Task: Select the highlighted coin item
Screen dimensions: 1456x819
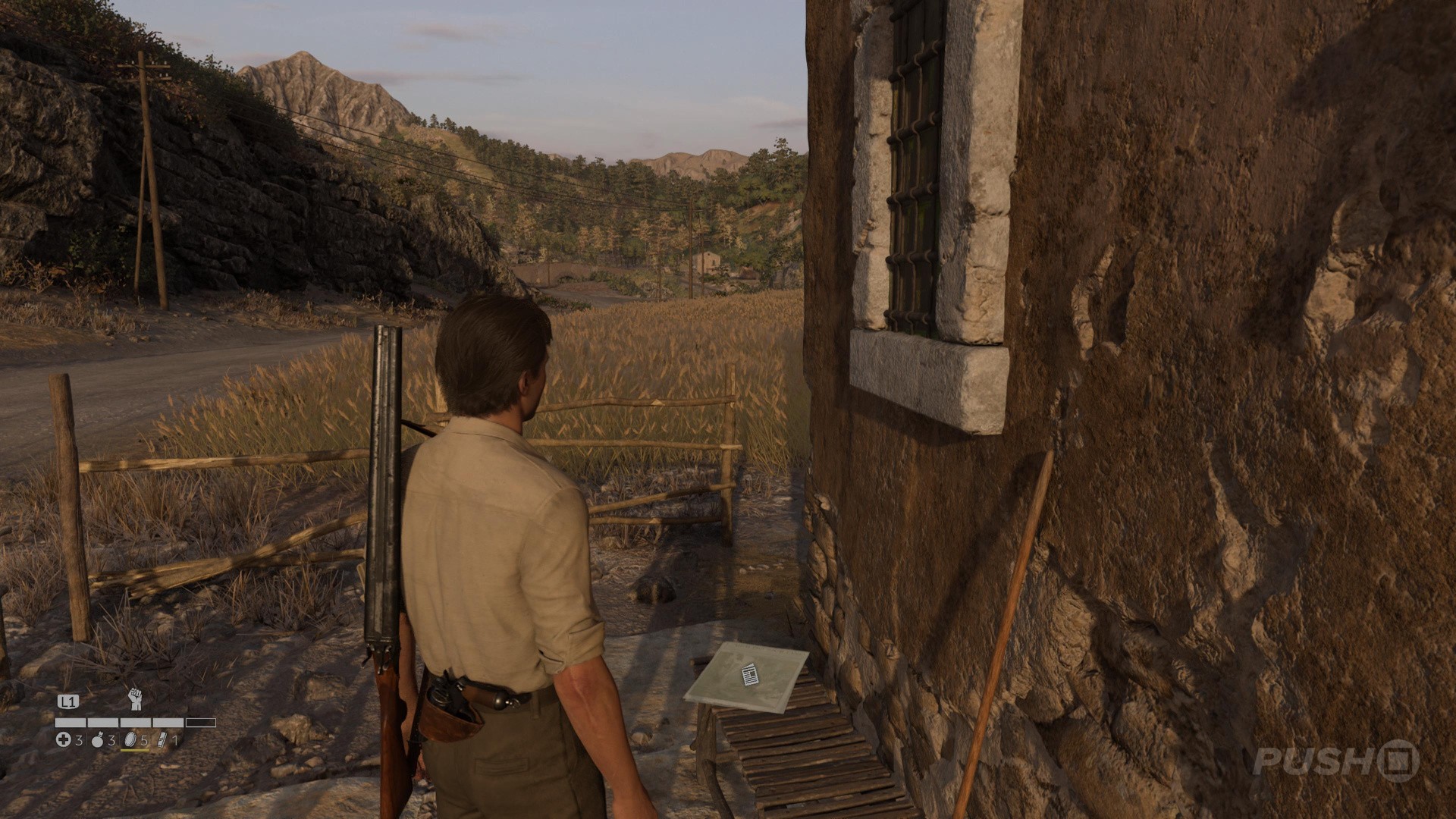Action: 130,739
